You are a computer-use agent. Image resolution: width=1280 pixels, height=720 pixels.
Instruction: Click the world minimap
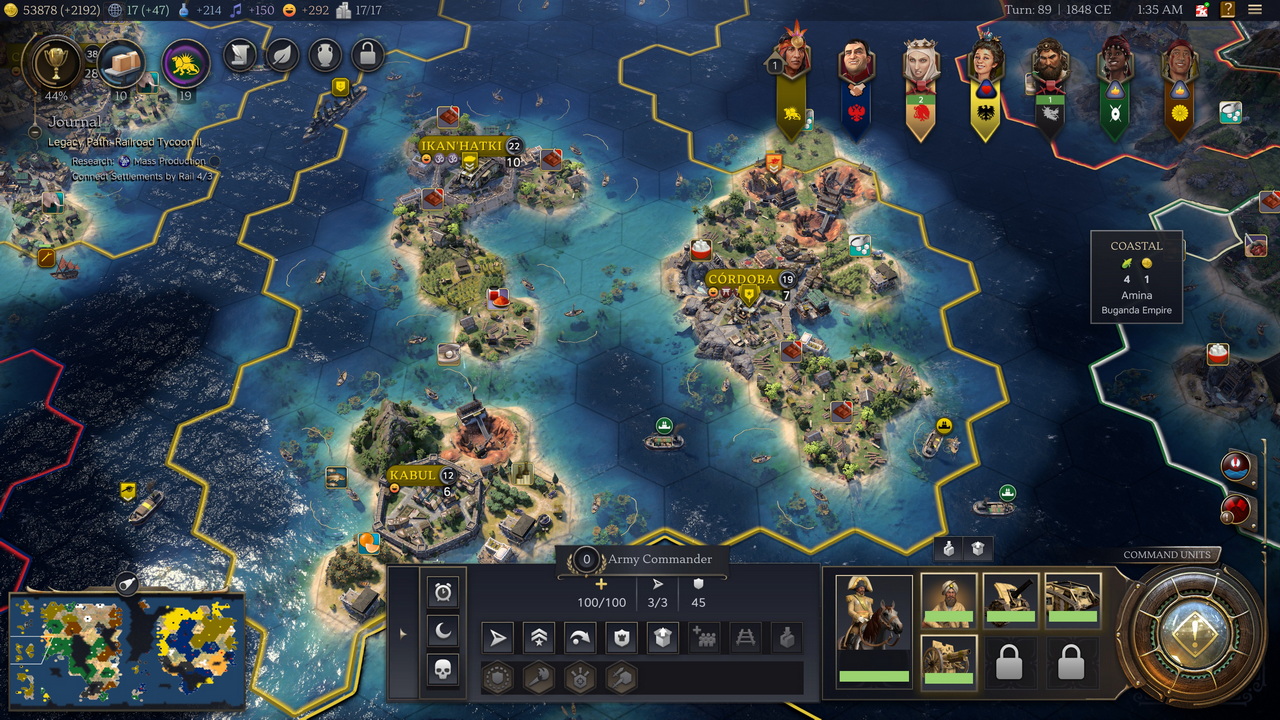pyautogui.click(x=126, y=648)
